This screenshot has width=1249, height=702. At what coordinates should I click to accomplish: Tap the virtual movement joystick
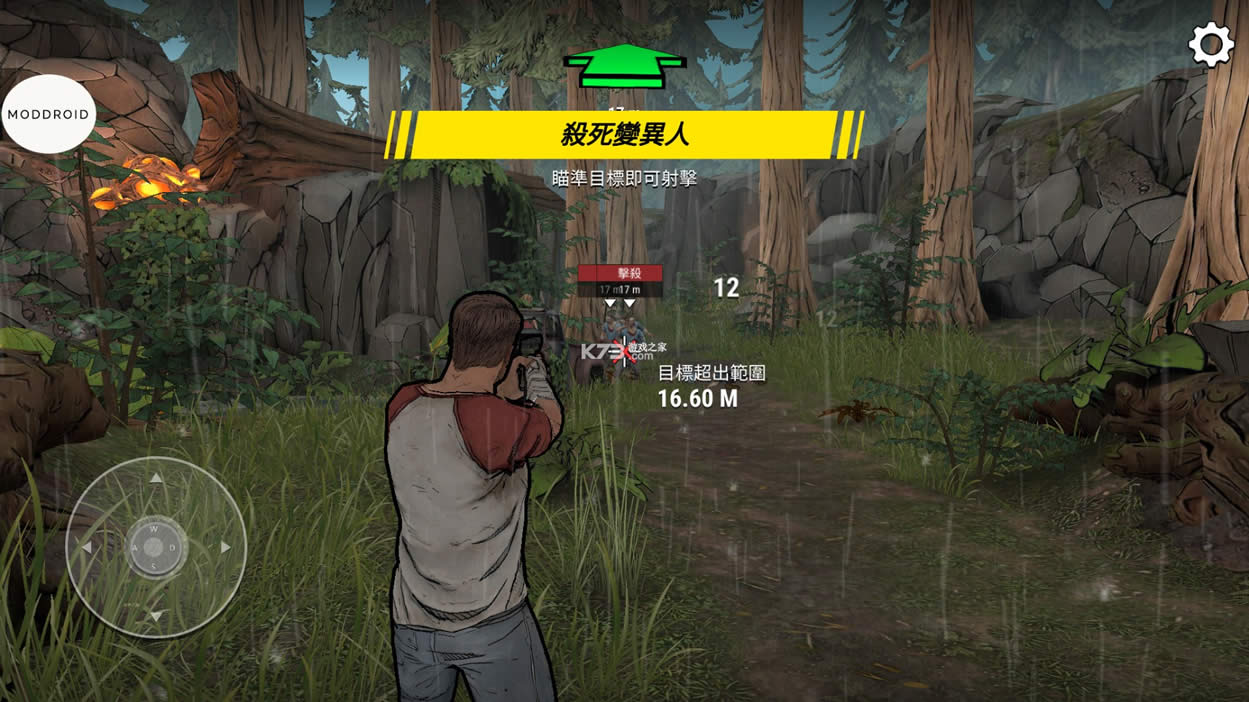pos(155,547)
